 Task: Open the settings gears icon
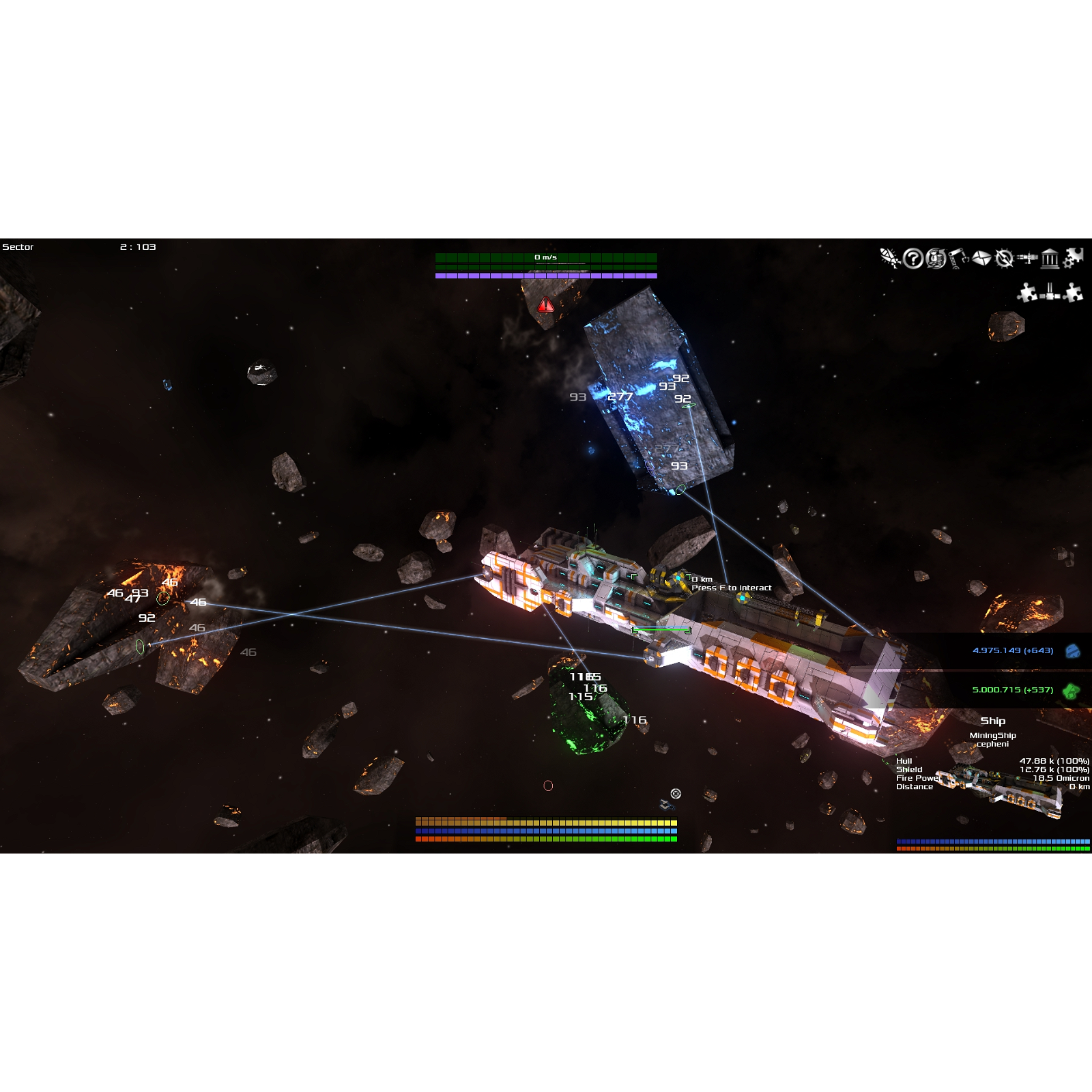1073,258
